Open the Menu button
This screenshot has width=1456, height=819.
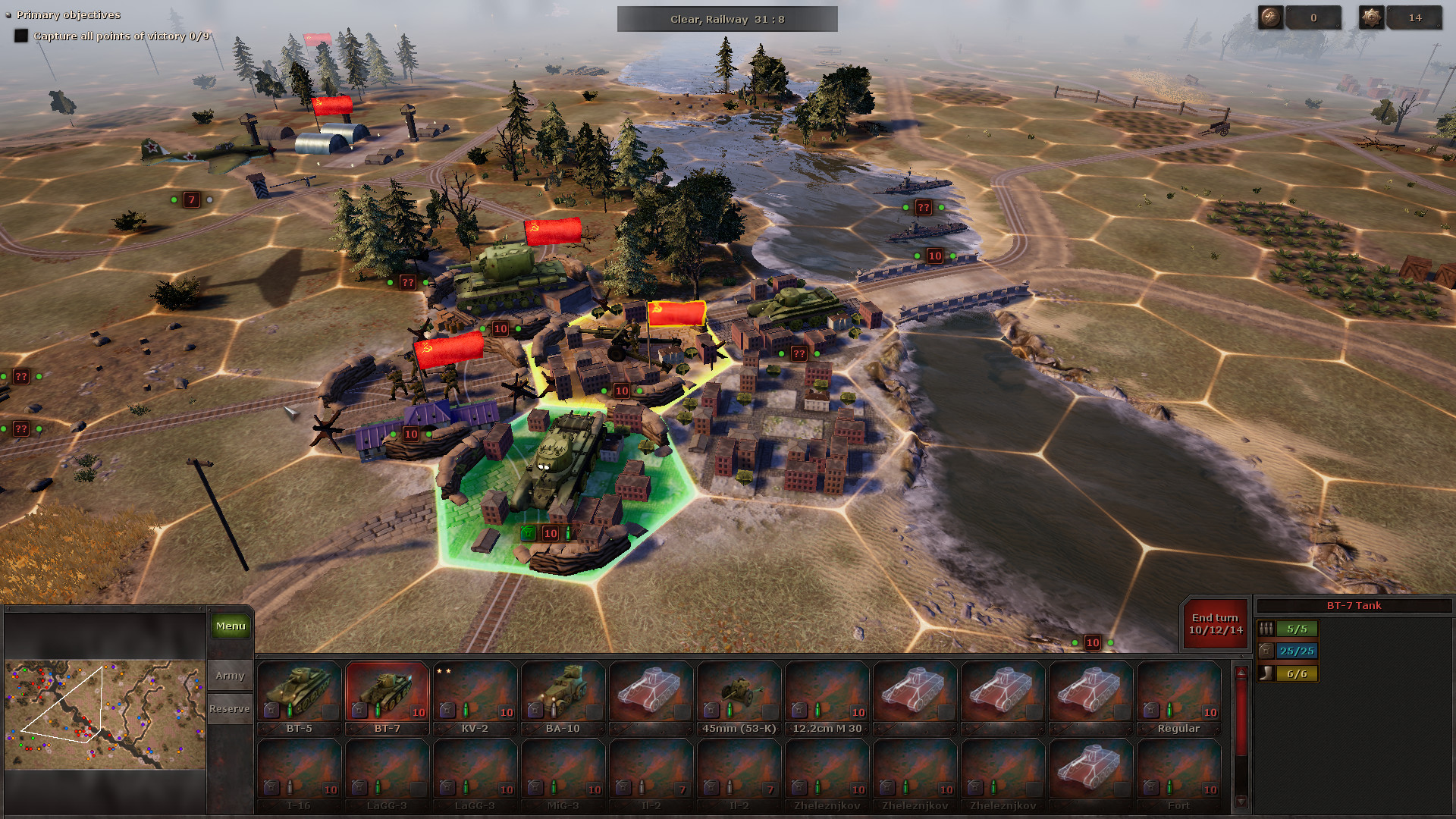[x=230, y=626]
